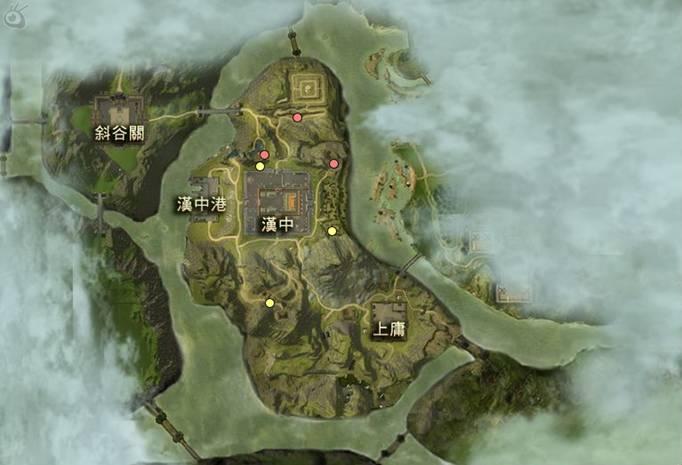
Task: Select the 上庸 city on the map
Action: 389,318
